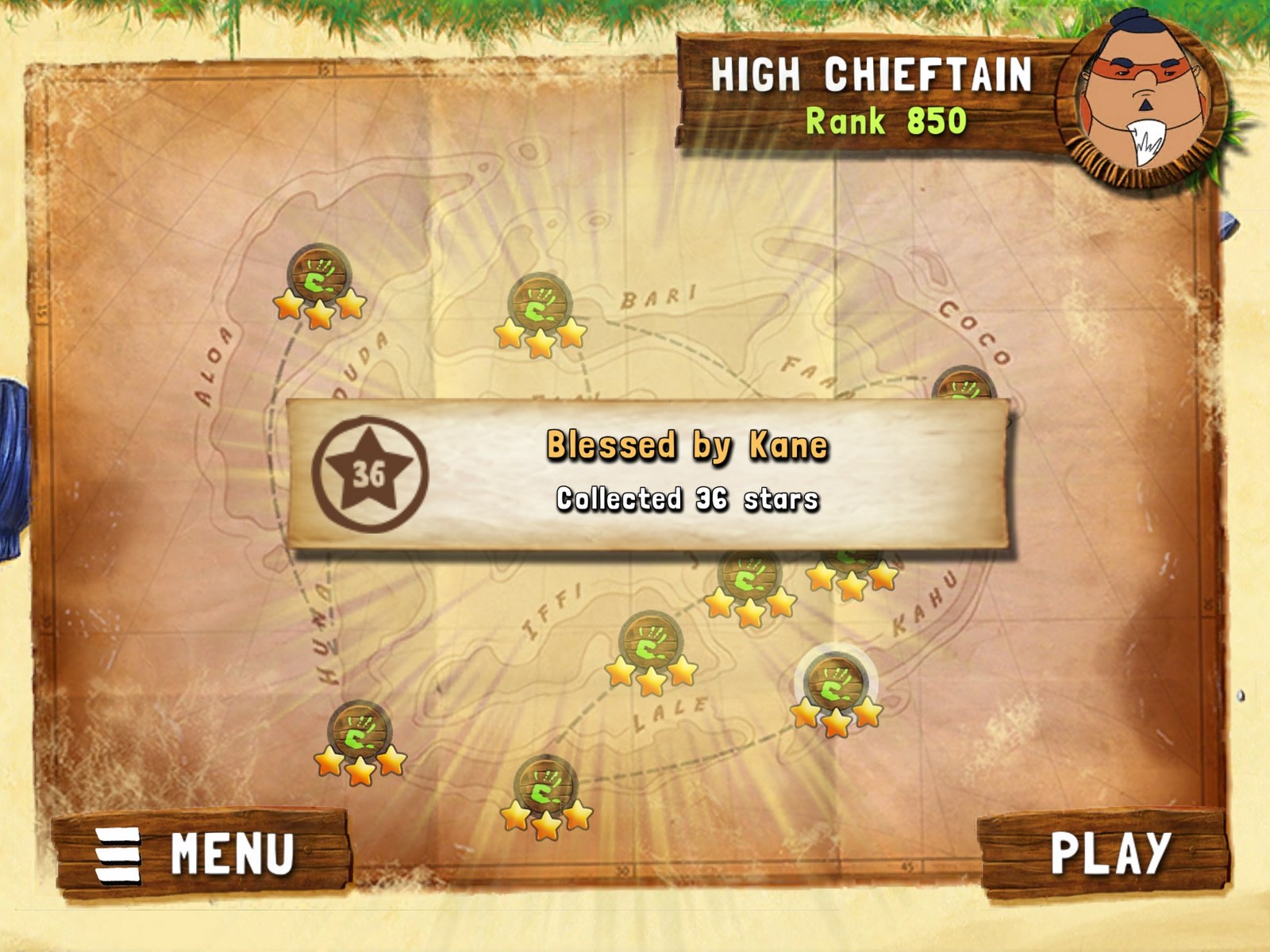1270x952 pixels.
Task: Open the Menu wooden sign
Action: click(202, 854)
